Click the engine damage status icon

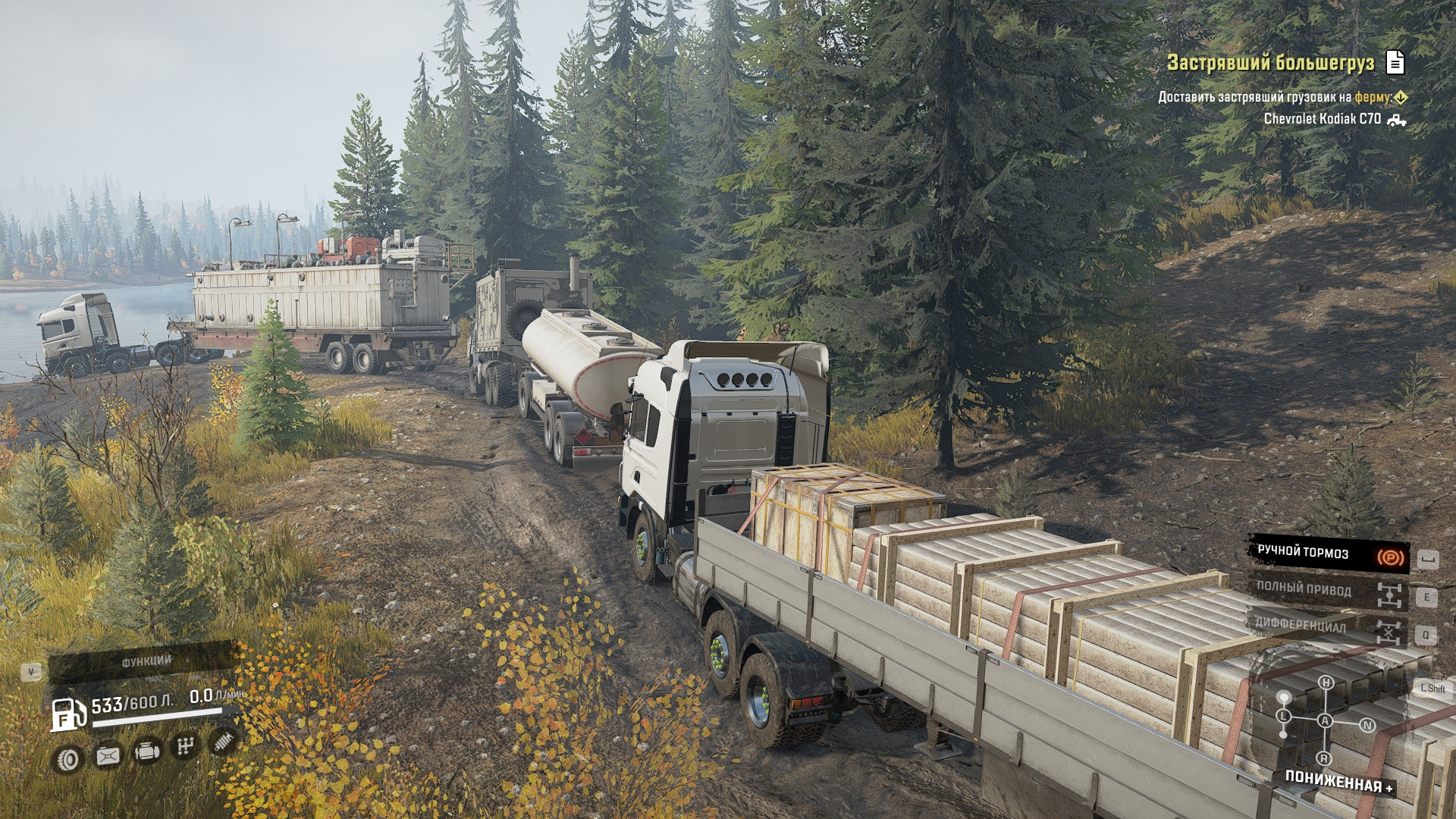147,752
